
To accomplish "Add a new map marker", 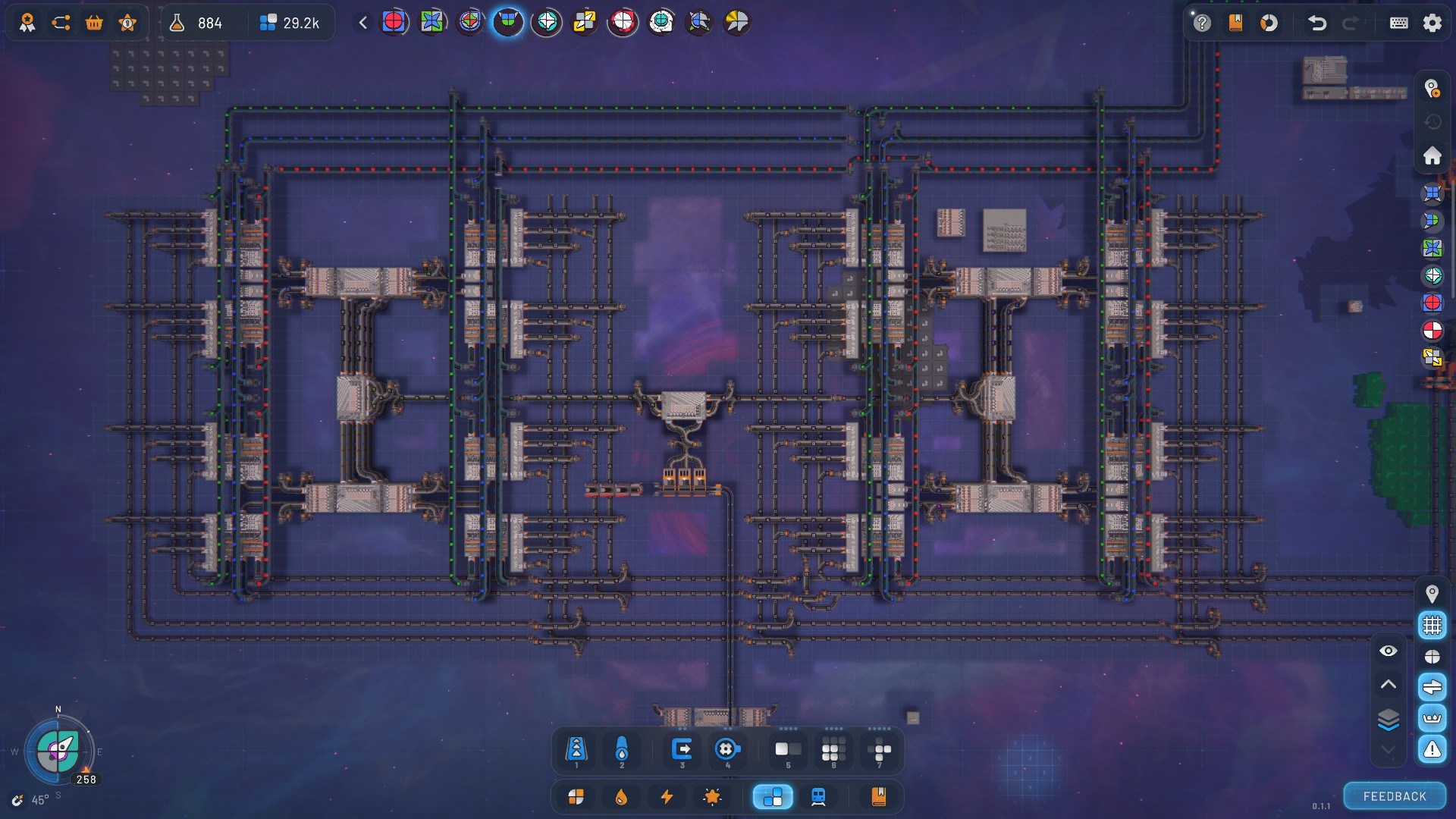I will tap(1432, 89).
